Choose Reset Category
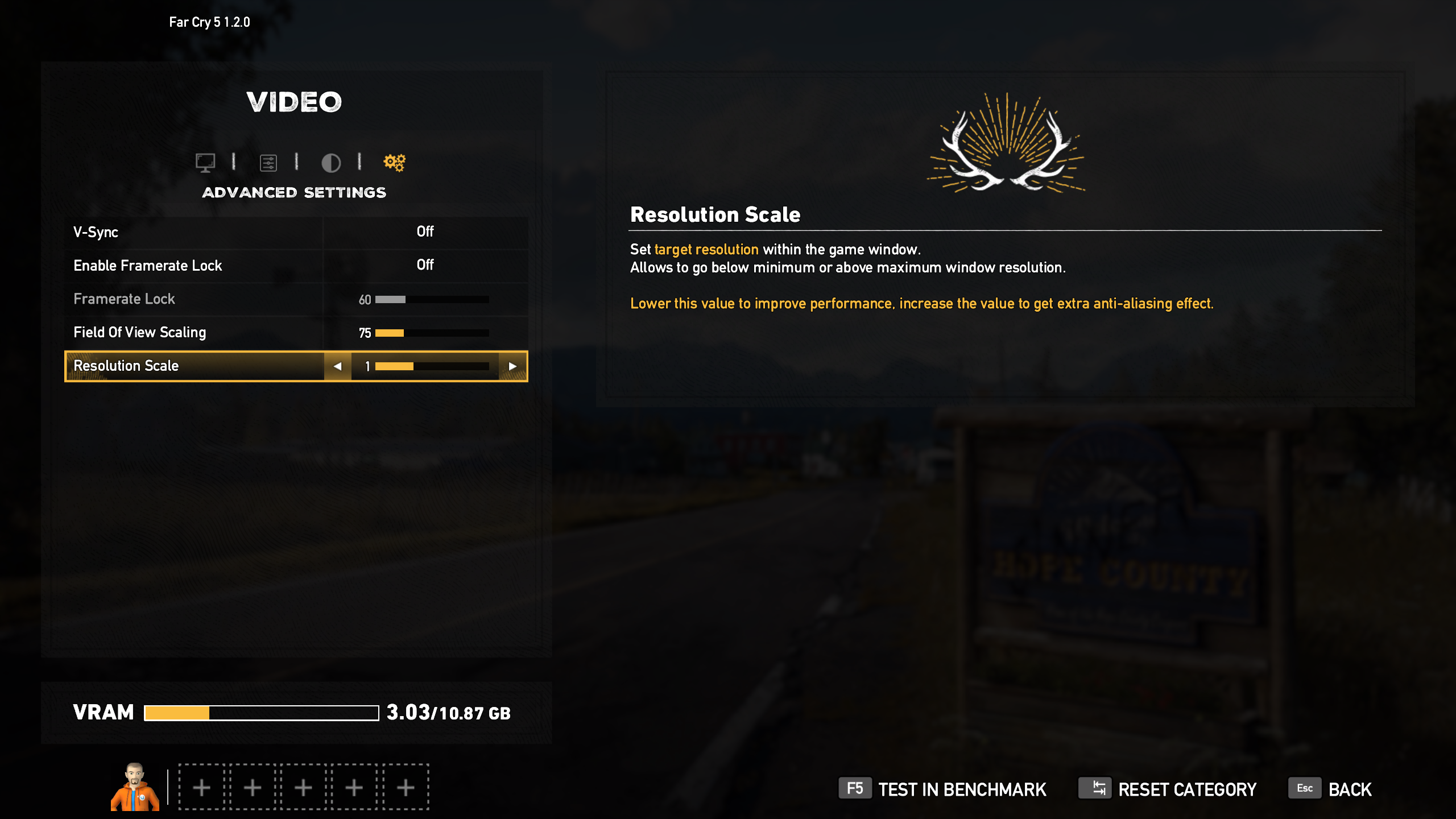Image resolution: width=1456 pixels, height=819 pixels. pyautogui.click(x=1168, y=789)
